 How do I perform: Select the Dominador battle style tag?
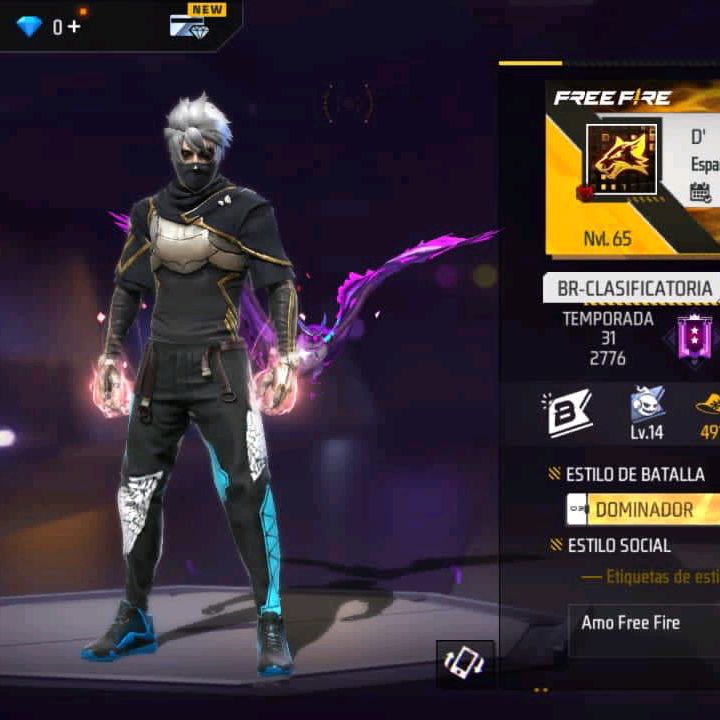[643, 509]
